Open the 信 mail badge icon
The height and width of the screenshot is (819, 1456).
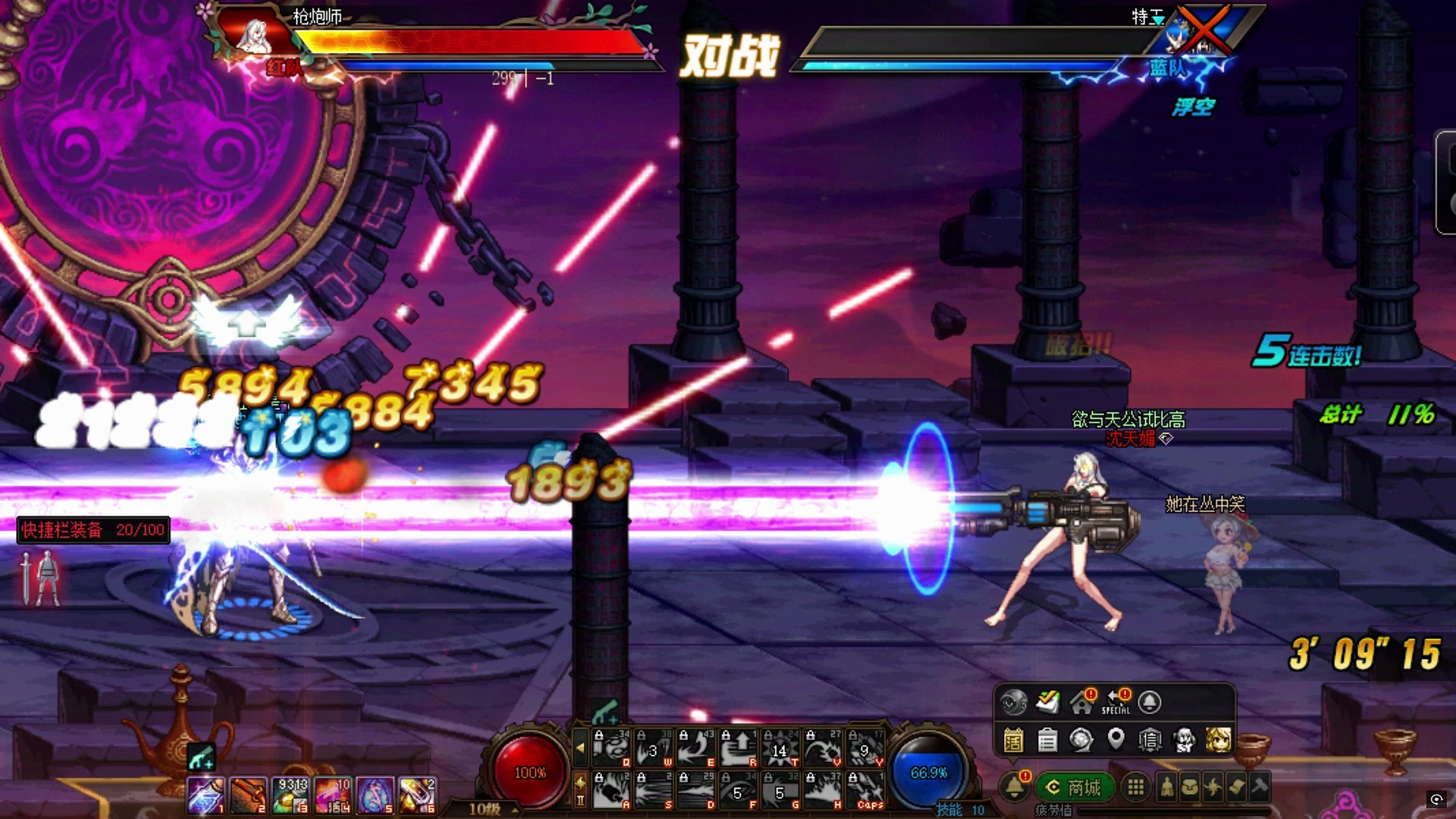coord(1150,739)
